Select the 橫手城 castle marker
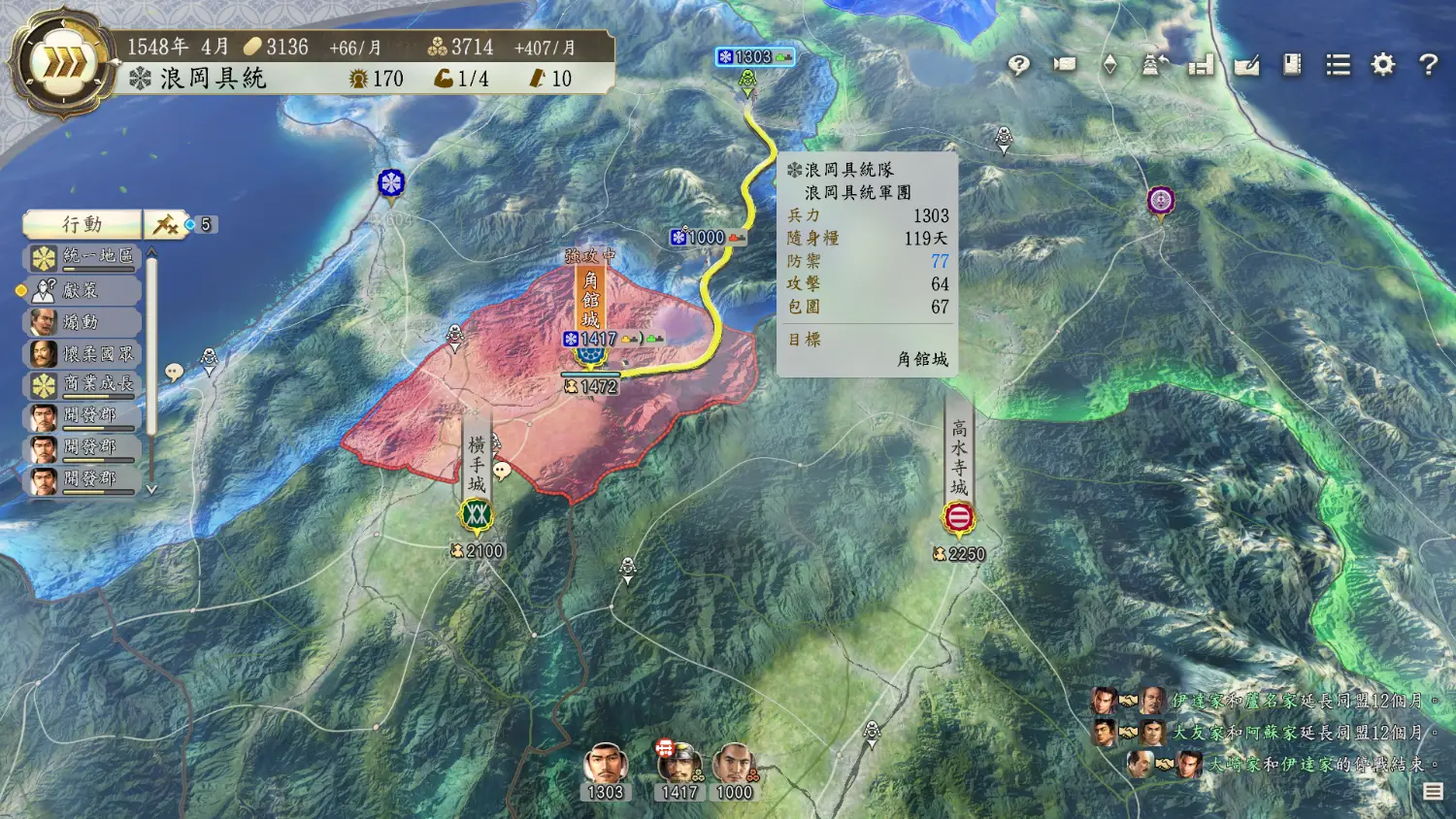1456x819 pixels. tap(476, 514)
